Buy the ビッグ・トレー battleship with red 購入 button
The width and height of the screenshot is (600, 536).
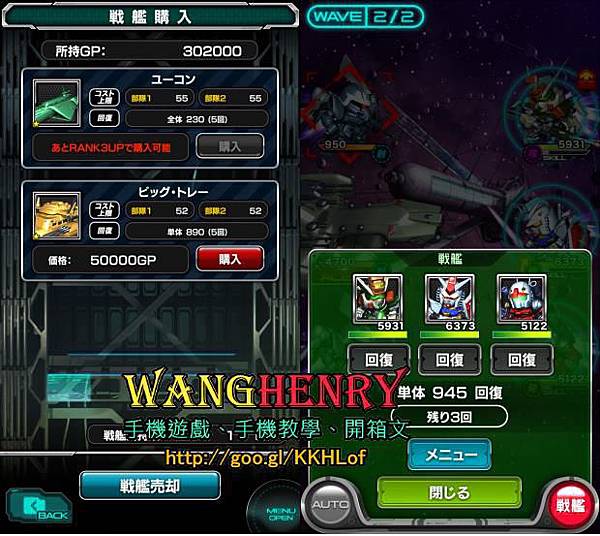coord(229,259)
